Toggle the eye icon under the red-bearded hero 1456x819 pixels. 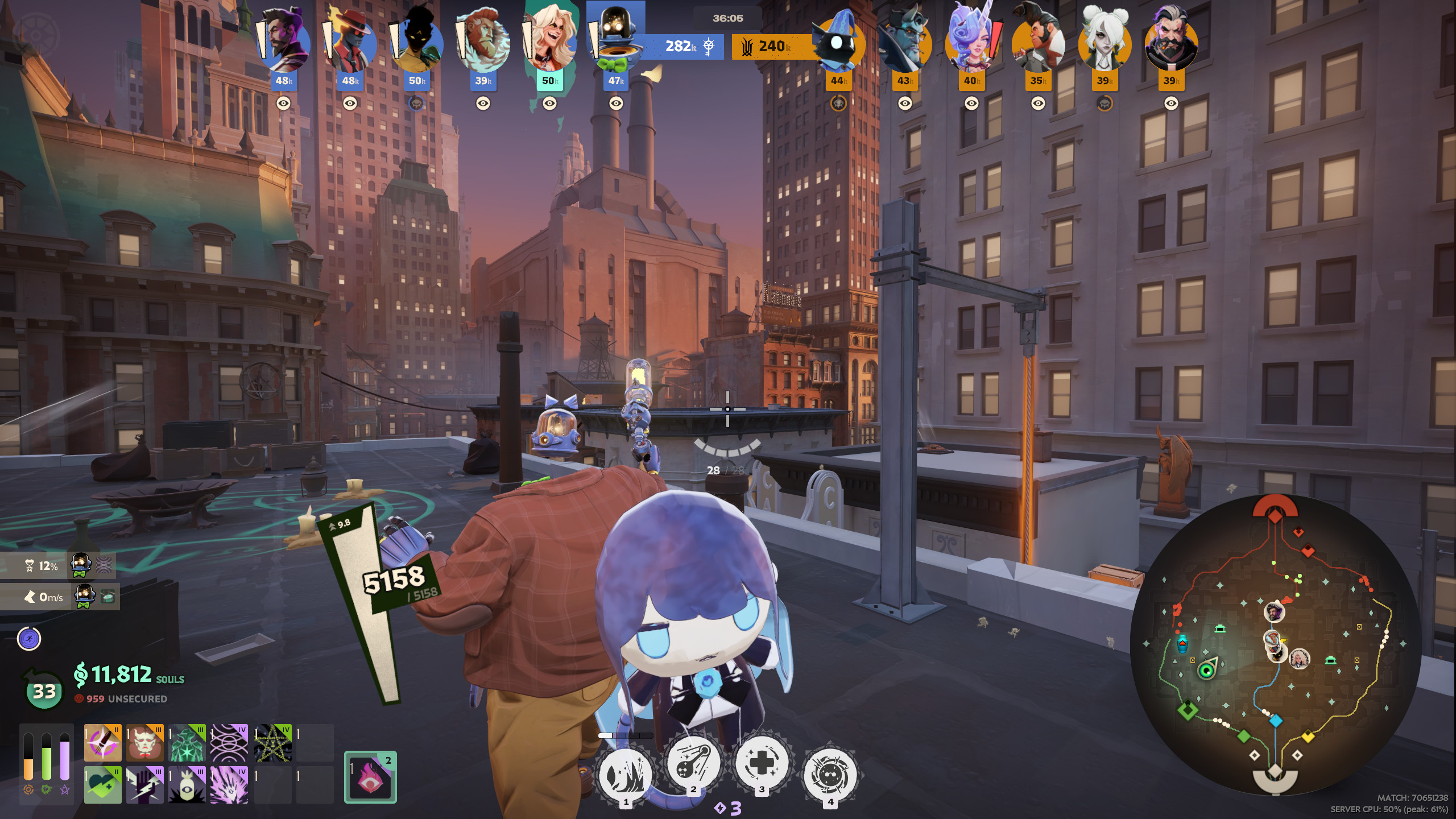483,104
